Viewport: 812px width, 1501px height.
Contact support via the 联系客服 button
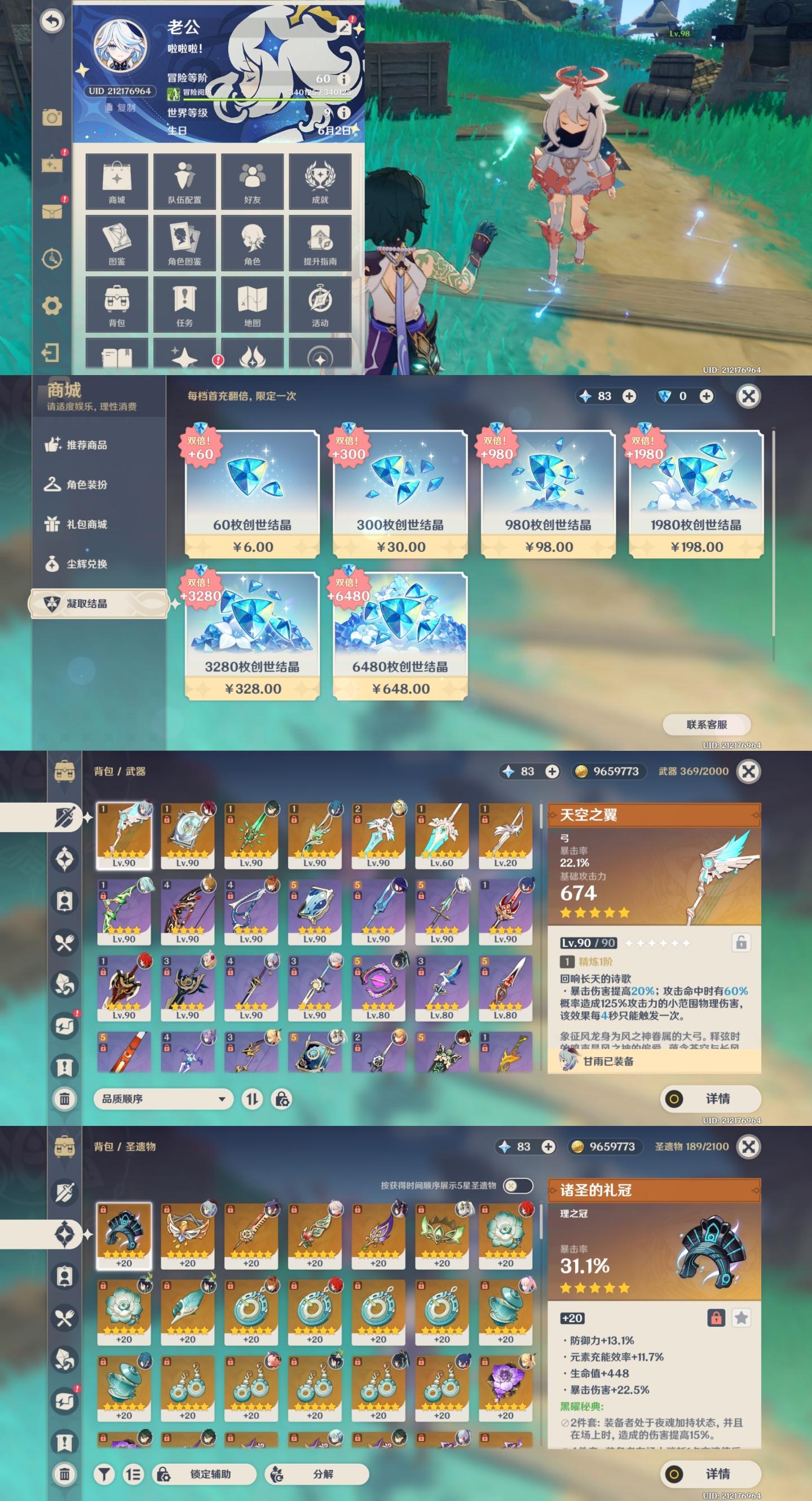[x=707, y=725]
